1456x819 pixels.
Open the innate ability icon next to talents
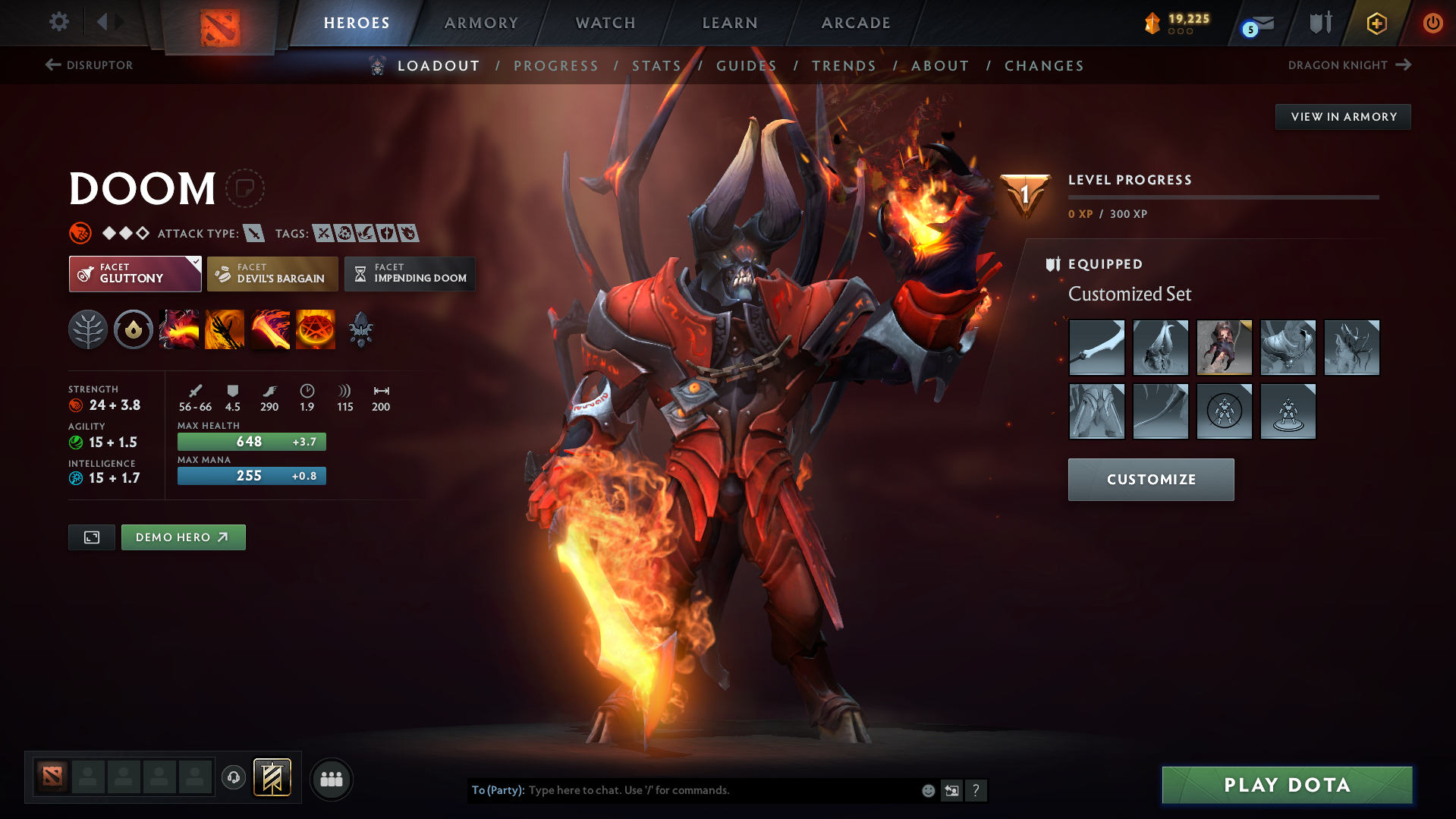tap(134, 329)
